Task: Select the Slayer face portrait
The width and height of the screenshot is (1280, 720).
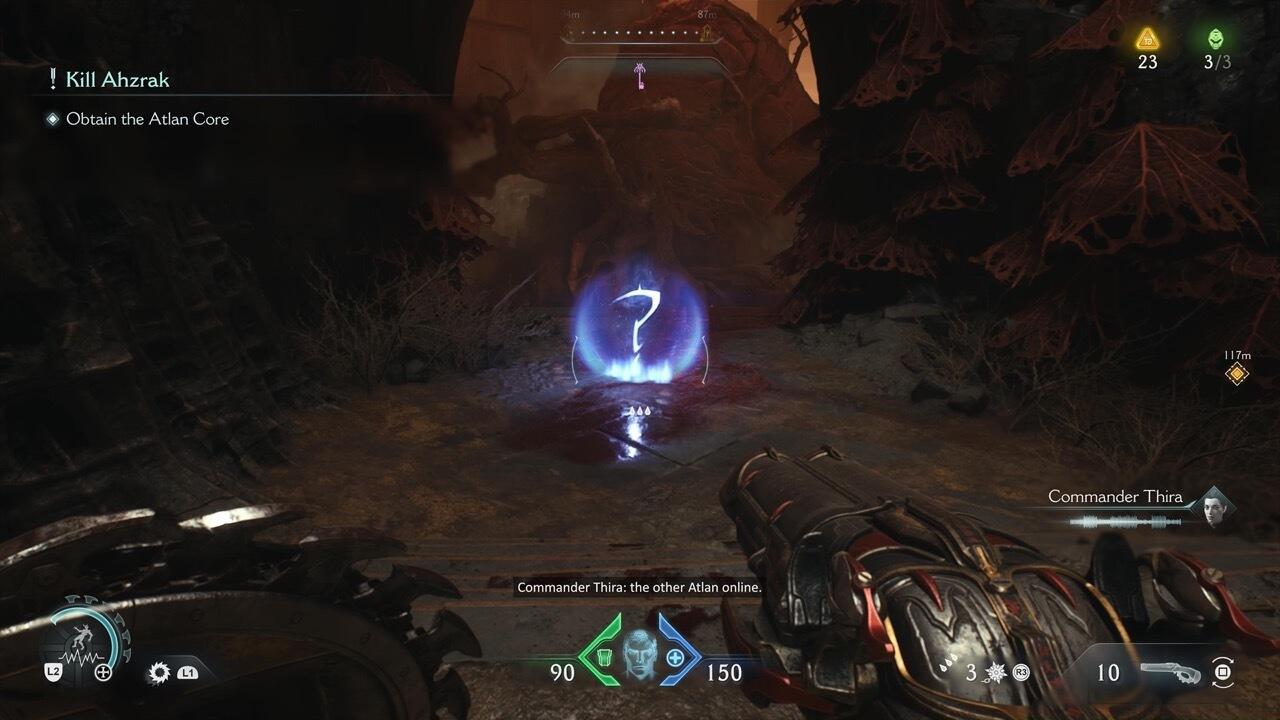Action: click(x=638, y=657)
